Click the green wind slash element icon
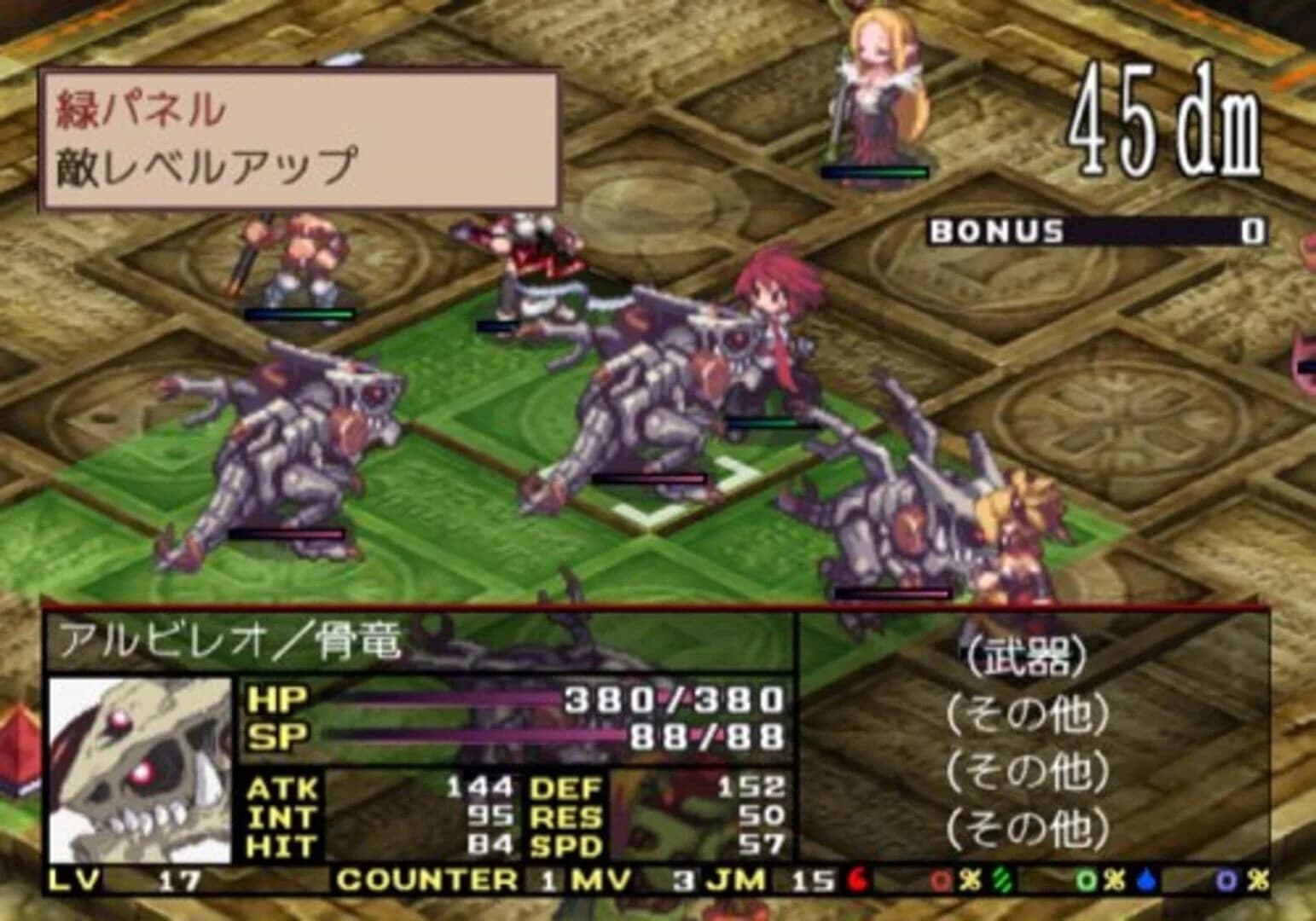 (x=1004, y=882)
